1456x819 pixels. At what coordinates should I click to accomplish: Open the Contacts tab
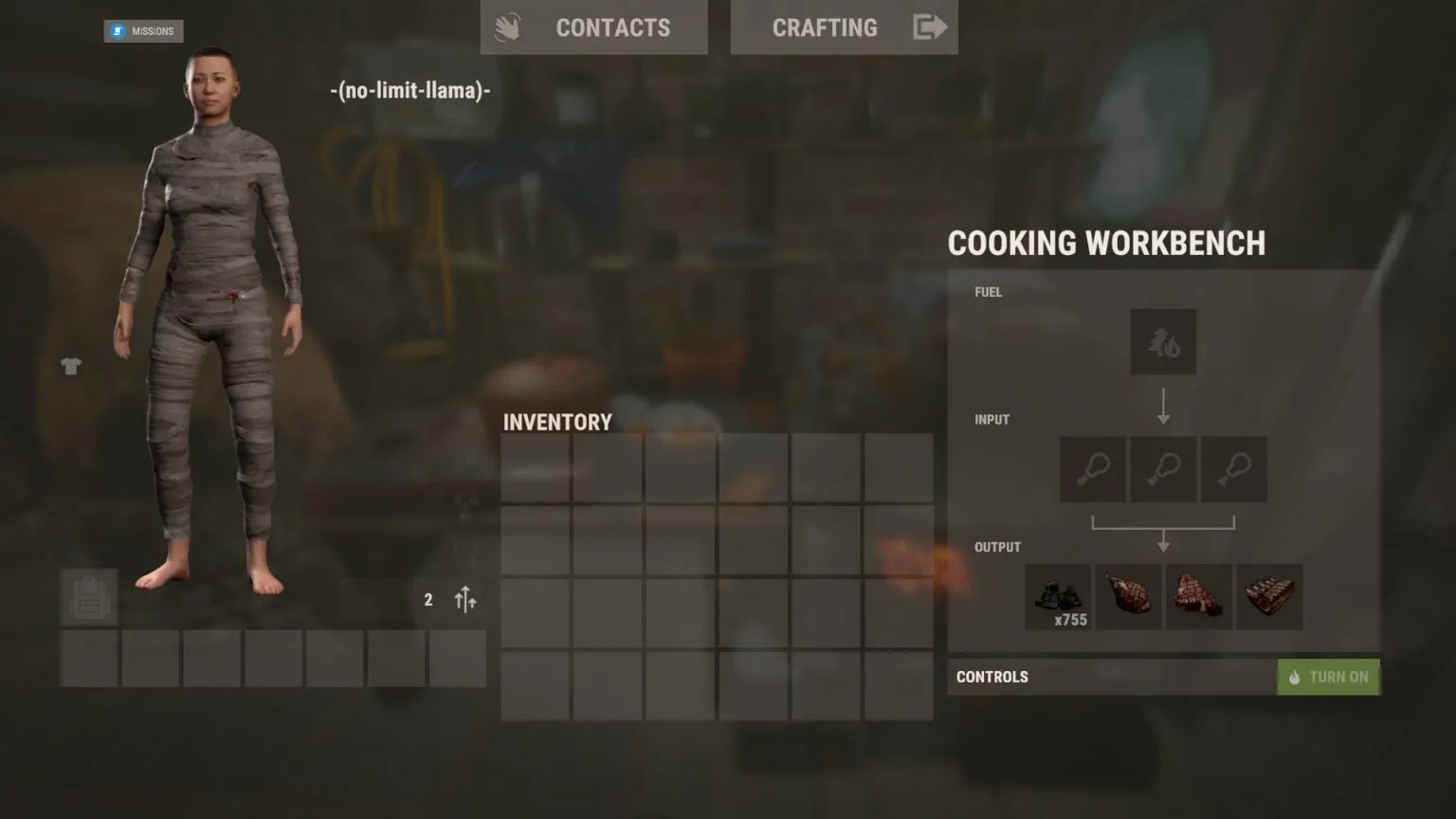click(614, 27)
